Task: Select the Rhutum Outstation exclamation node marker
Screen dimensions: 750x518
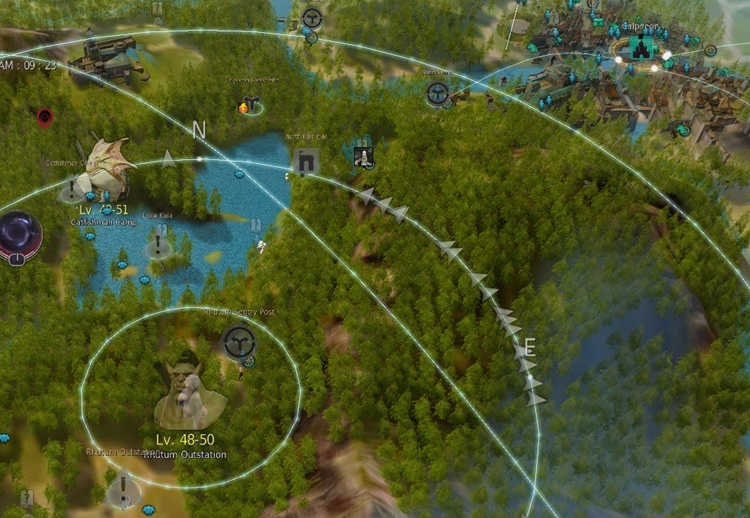Action: coord(123,489)
